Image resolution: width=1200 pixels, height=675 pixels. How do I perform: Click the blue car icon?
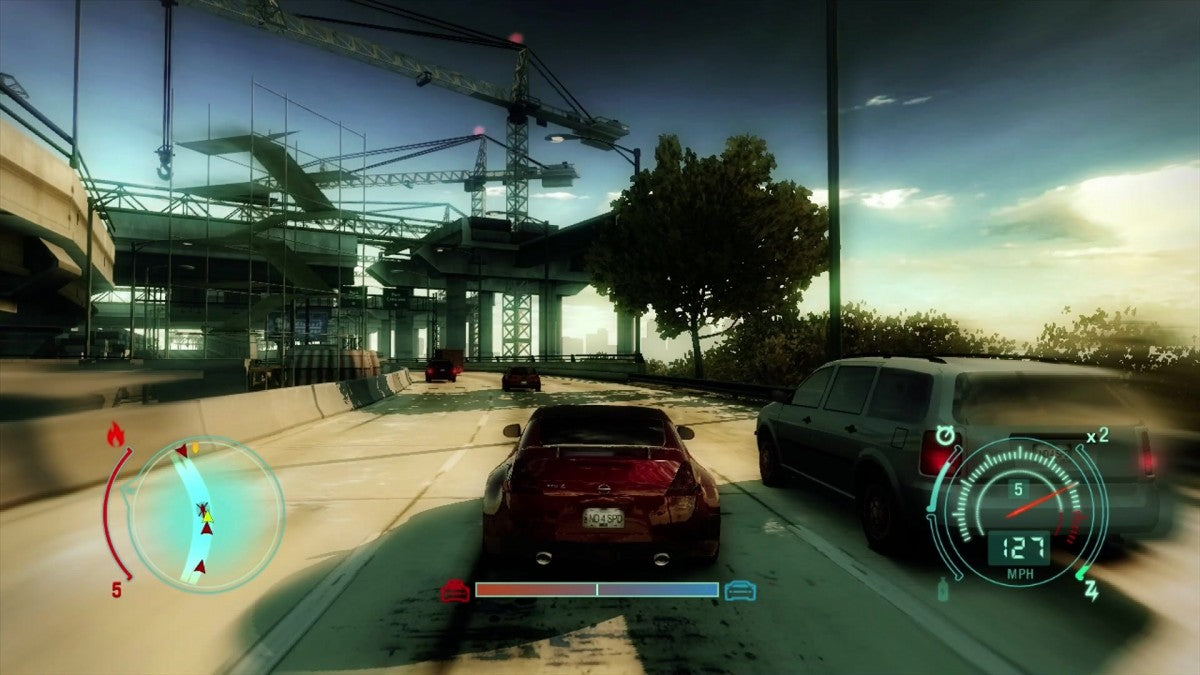click(740, 590)
